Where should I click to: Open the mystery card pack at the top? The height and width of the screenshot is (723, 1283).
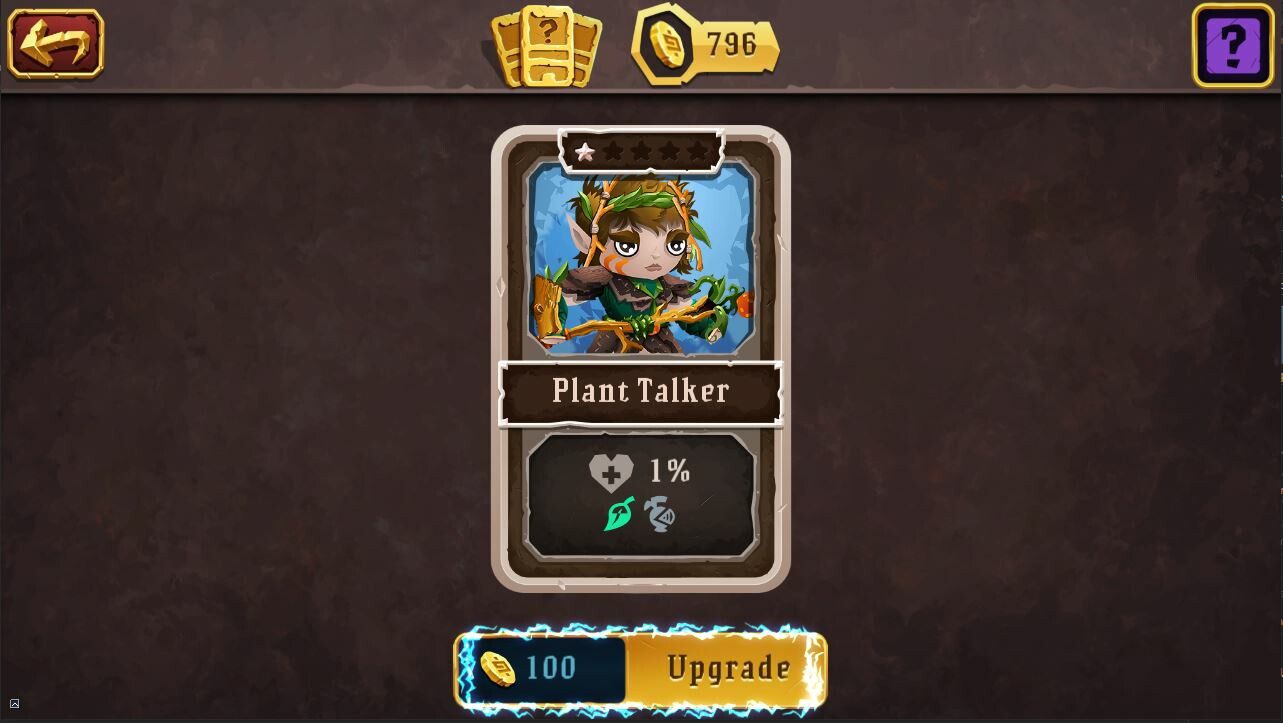[x=545, y=44]
